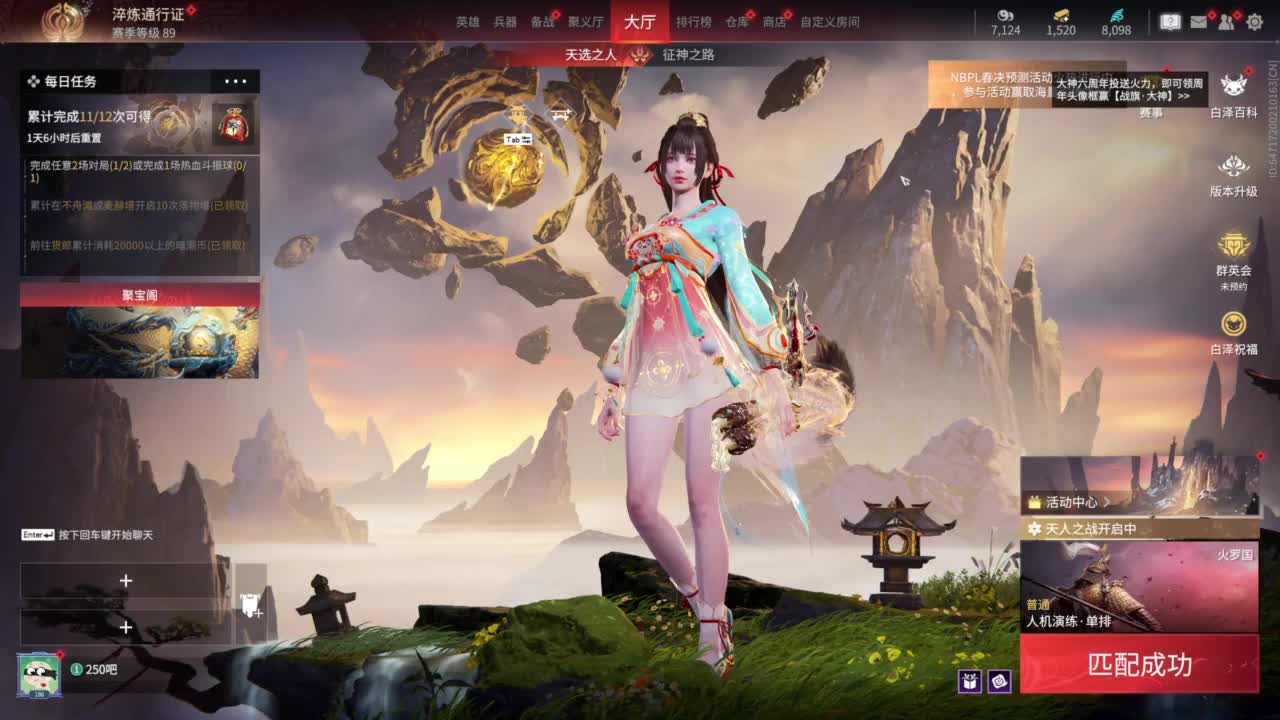Open the daily tasks more options menu
Image resolution: width=1280 pixels, height=720 pixels.
pyautogui.click(x=236, y=81)
